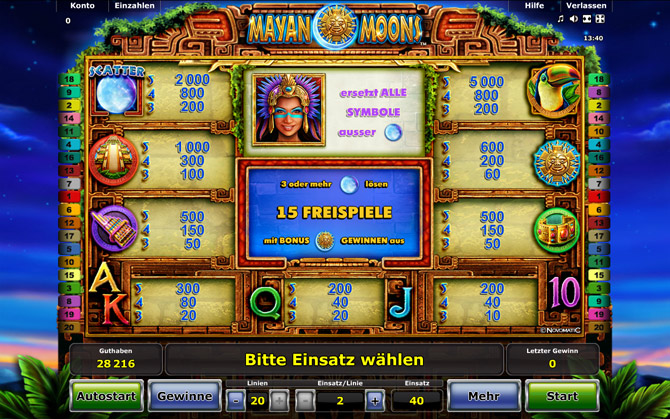Open the Gewinne paytable button
Screen dimensions: 670x419
point(185,396)
